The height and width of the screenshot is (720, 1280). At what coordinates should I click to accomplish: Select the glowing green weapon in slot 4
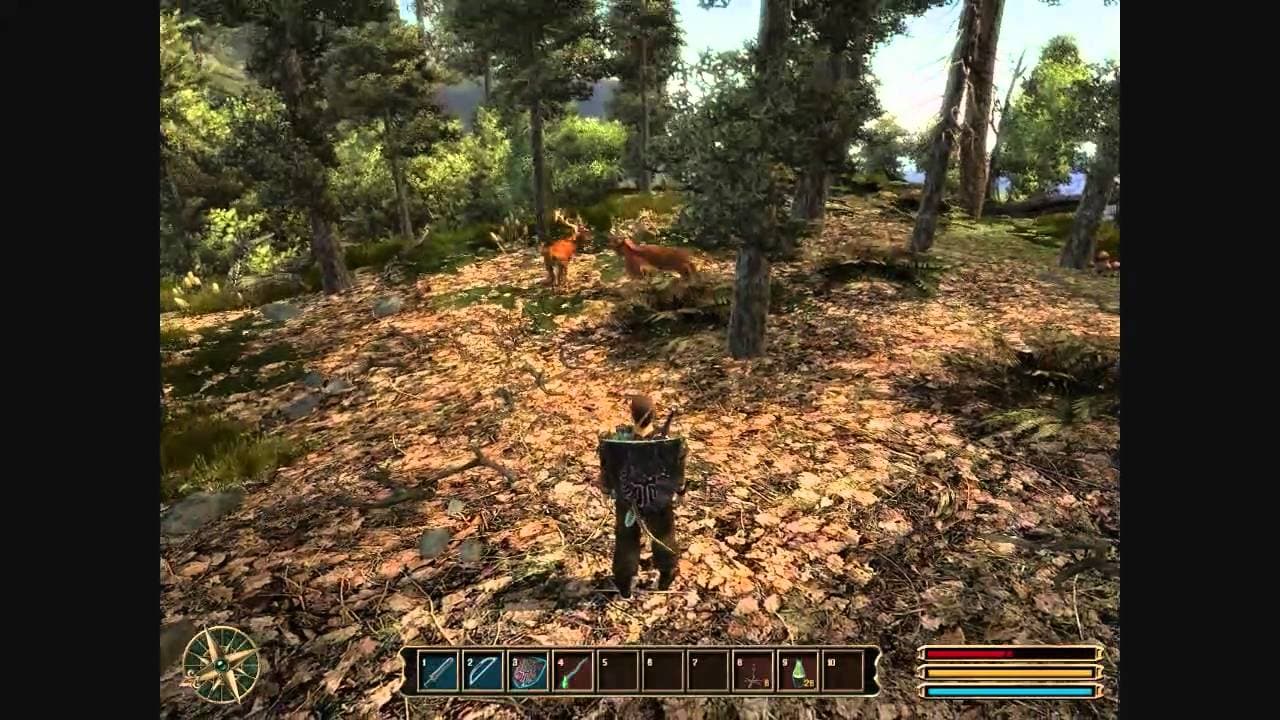click(574, 670)
